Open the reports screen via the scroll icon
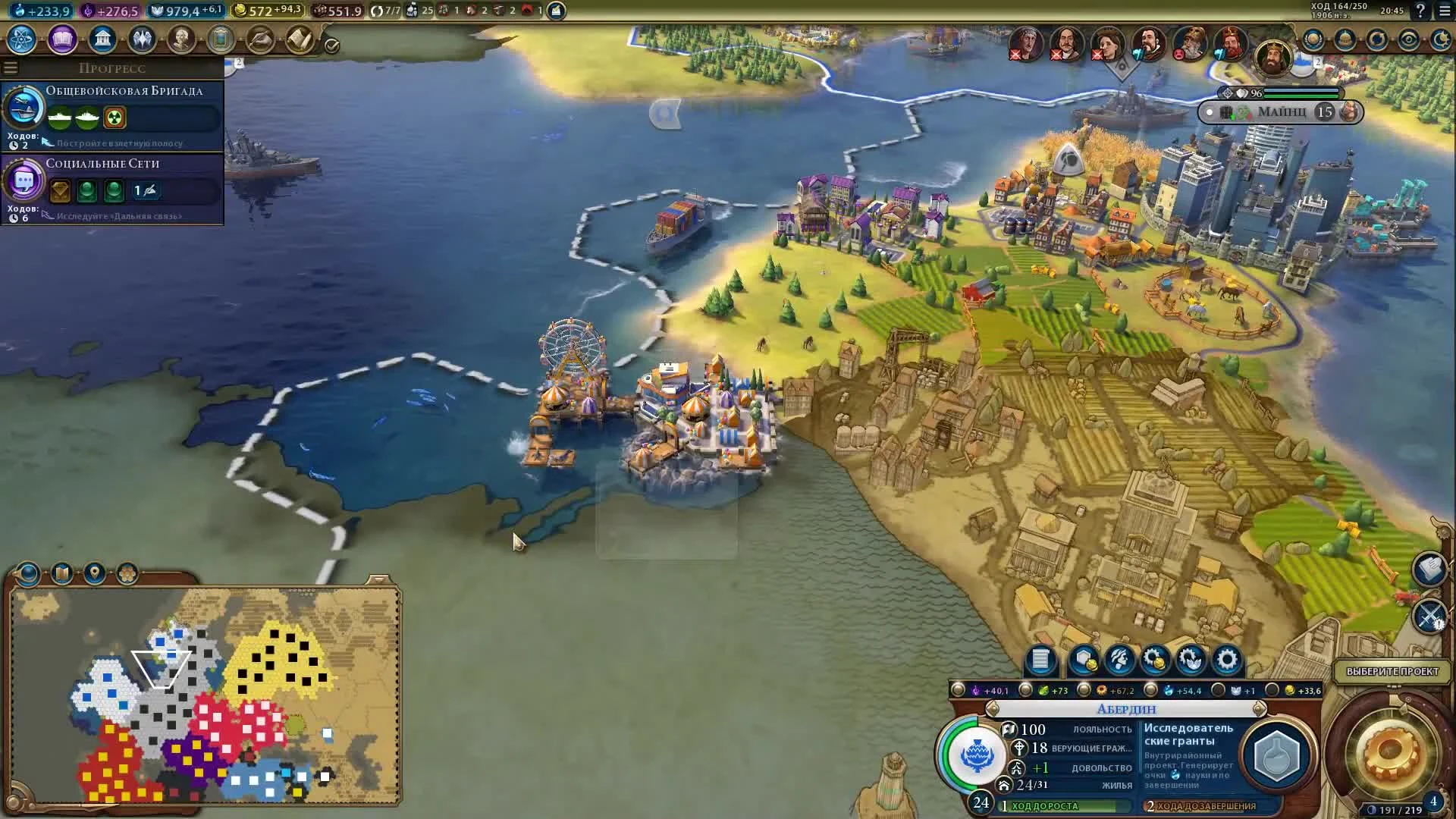This screenshot has height=819, width=1456. coord(300,39)
